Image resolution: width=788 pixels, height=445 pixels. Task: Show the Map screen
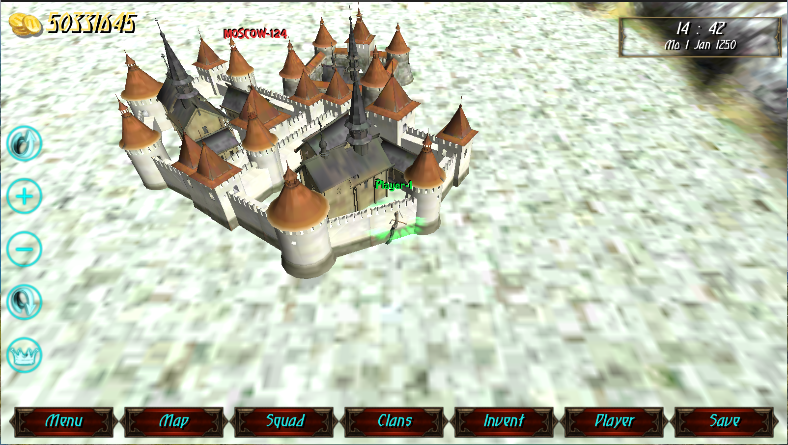tap(174, 421)
